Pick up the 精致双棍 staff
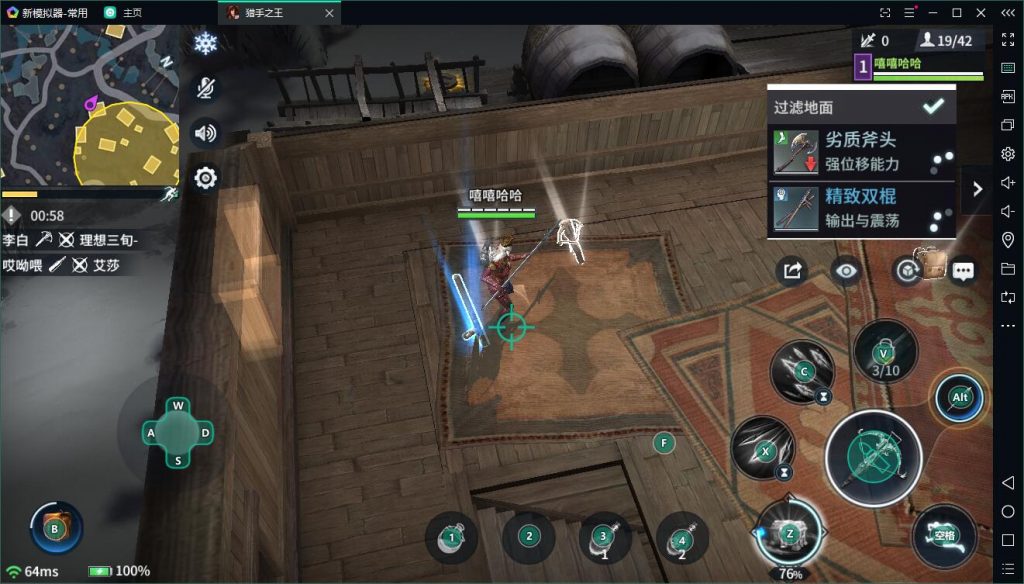The width and height of the screenshot is (1024, 584). click(861, 208)
